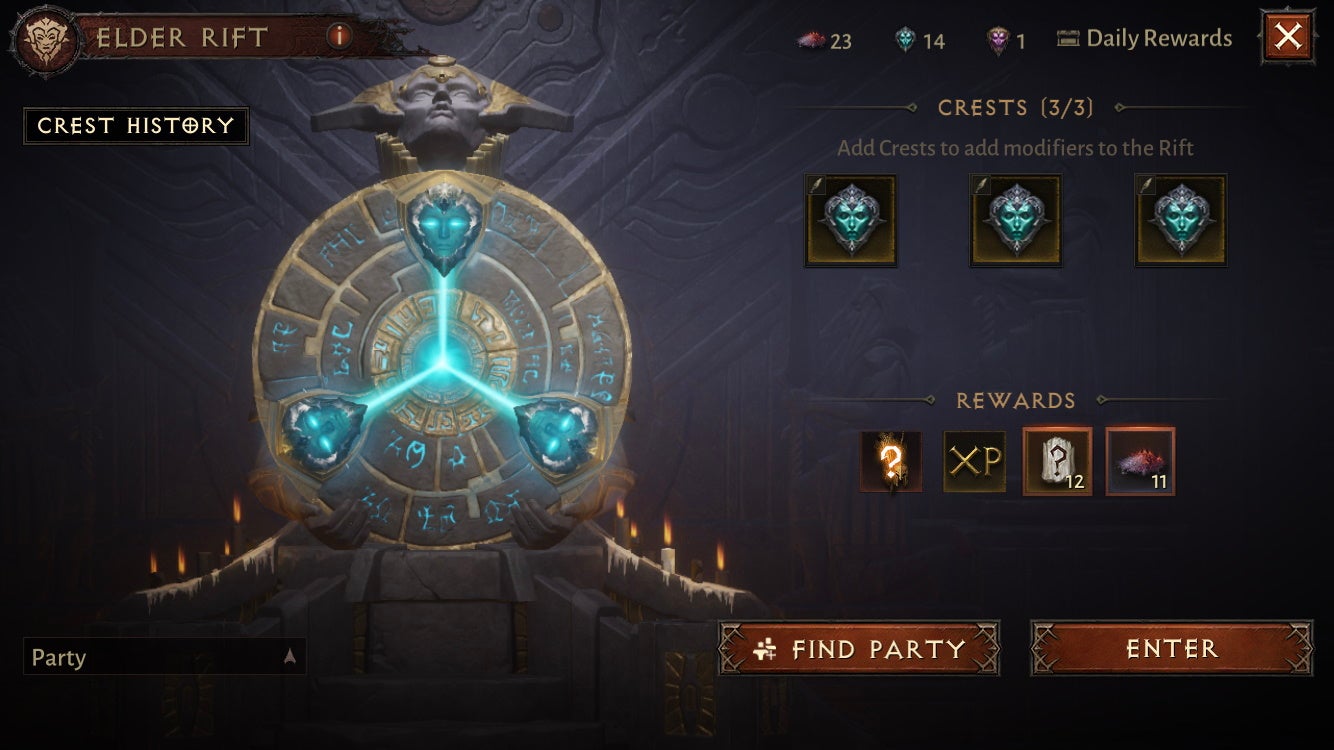Select the XP reward icon
The width and height of the screenshot is (1334, 750).
tap(975, 462)
